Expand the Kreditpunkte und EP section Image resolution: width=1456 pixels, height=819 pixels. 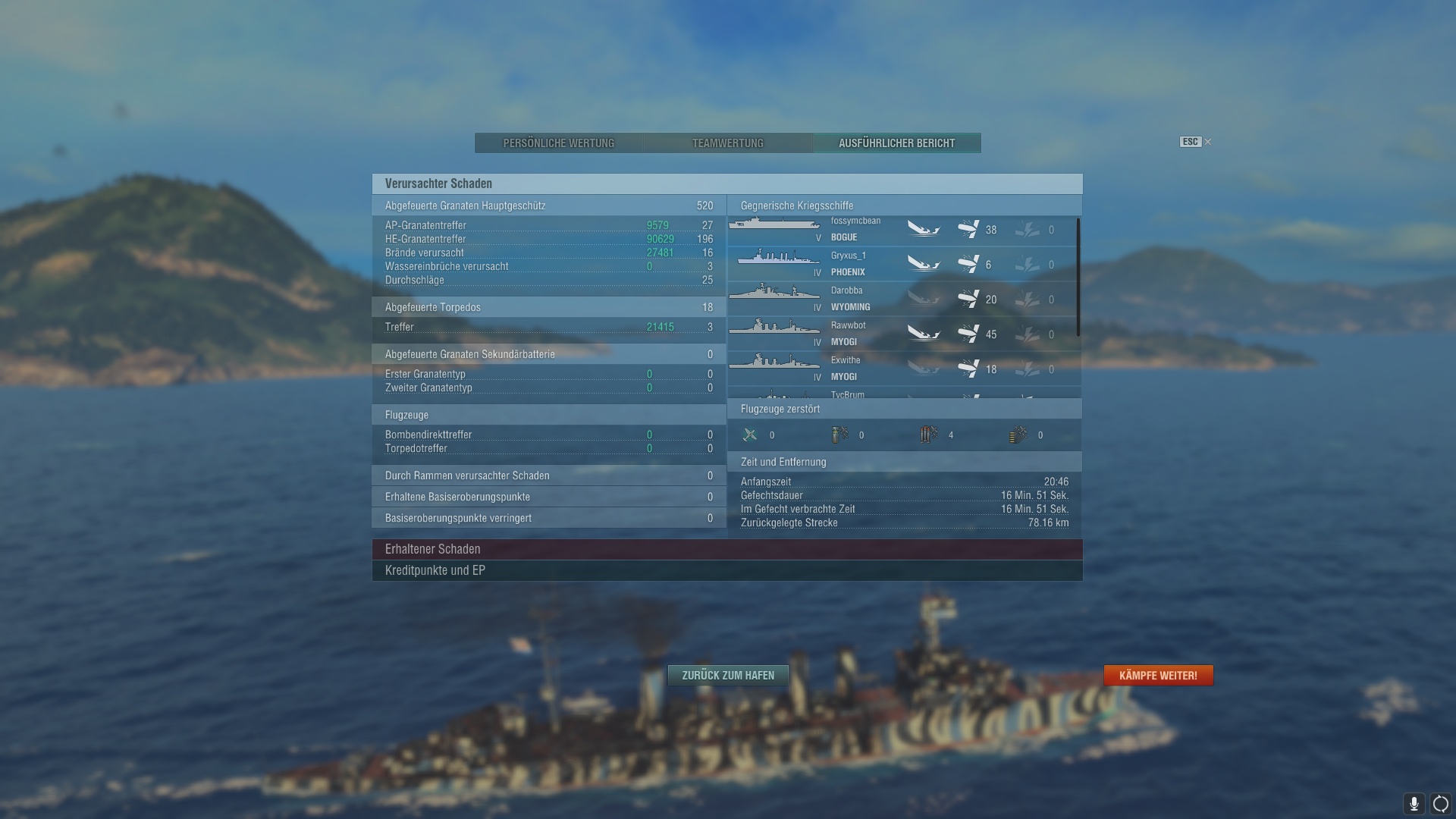point(726,570)
